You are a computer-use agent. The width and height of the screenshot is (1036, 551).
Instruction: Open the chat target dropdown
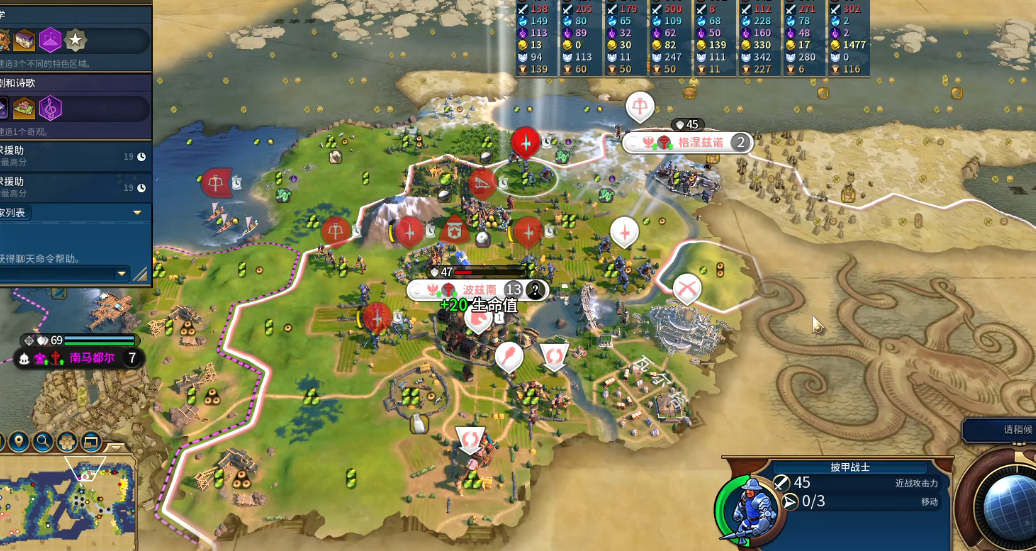click(x=122, y=273)
